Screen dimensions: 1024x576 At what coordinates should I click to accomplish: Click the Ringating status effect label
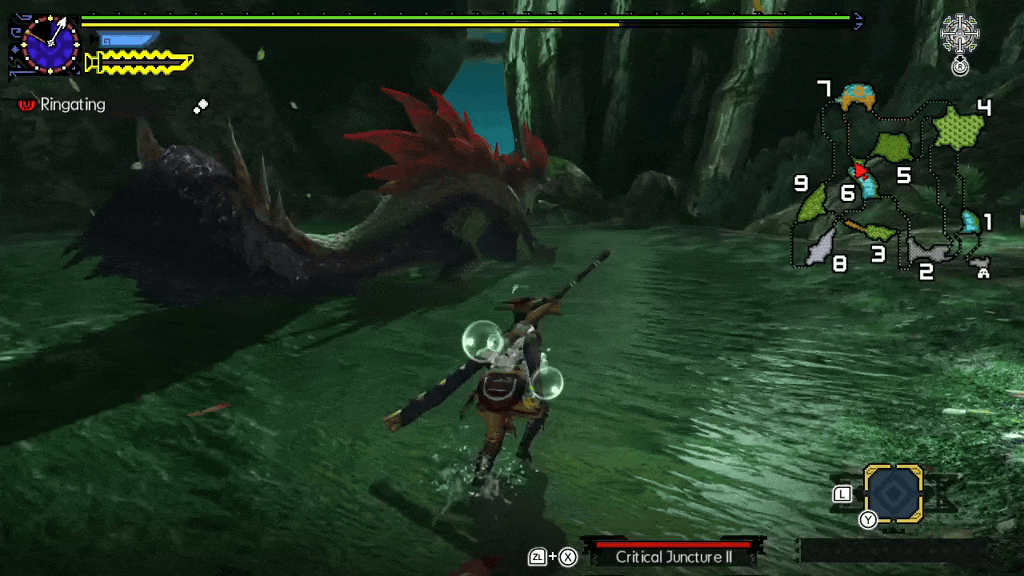tap(72, 104)
